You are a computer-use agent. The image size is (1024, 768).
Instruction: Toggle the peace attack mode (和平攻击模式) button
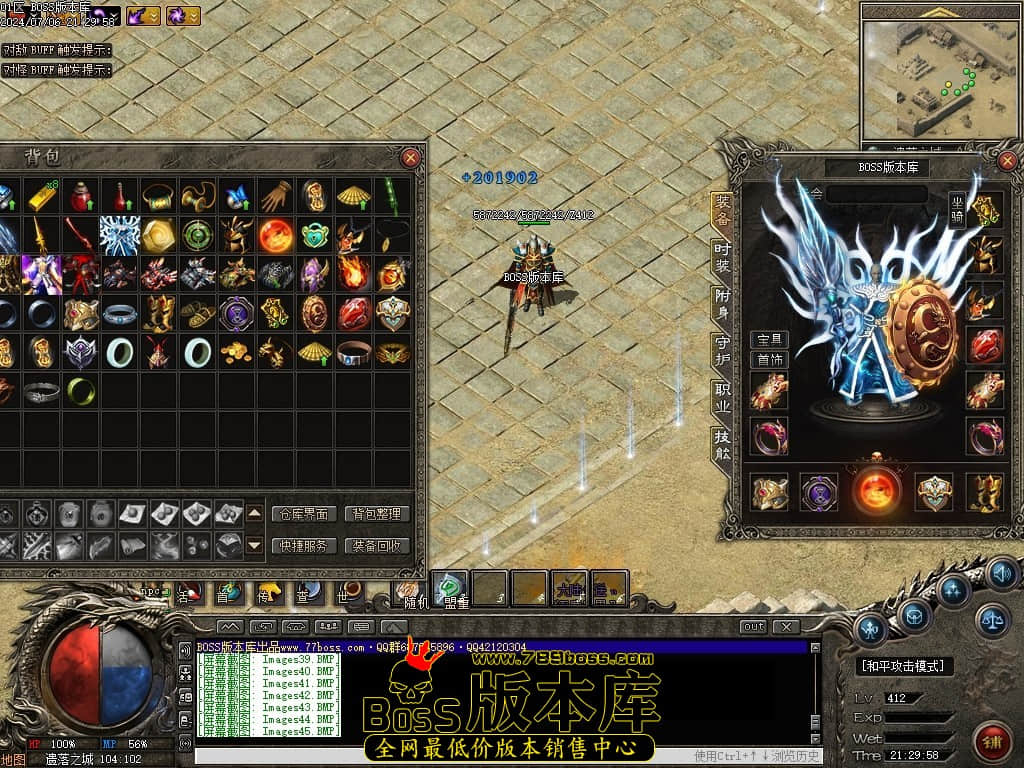click(905, 666)
